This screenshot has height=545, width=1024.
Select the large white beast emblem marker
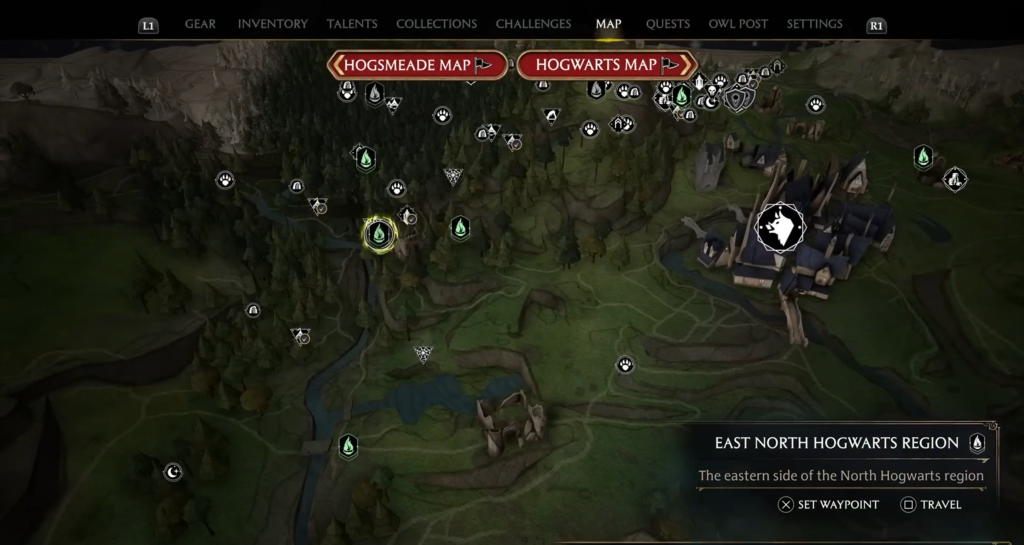pyautogui.click(x=780, y=227)
